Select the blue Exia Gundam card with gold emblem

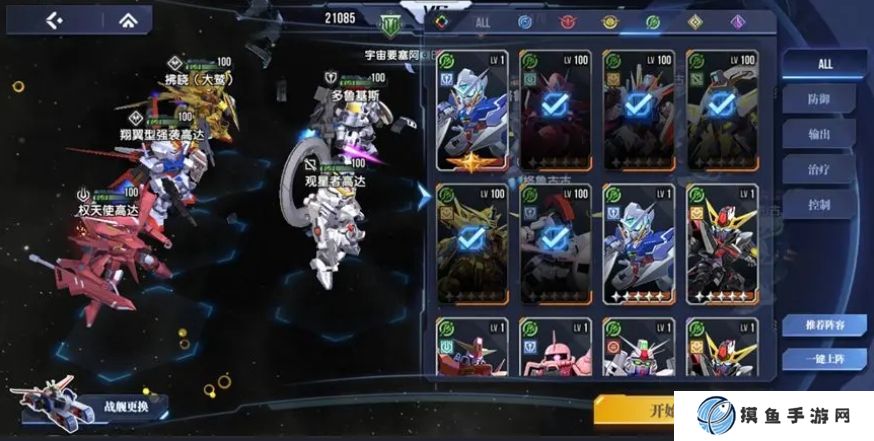click(472, 108)
